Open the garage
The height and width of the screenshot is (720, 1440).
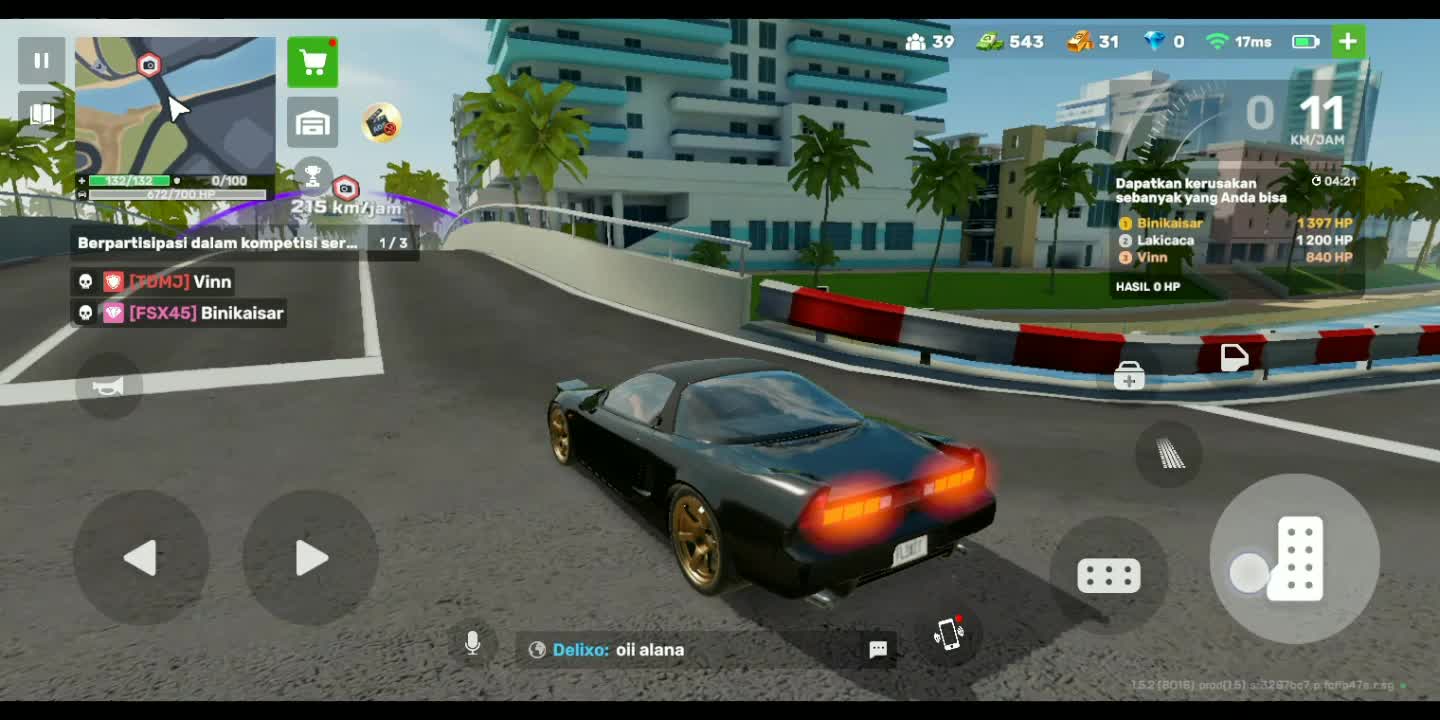tap(313, 123)
